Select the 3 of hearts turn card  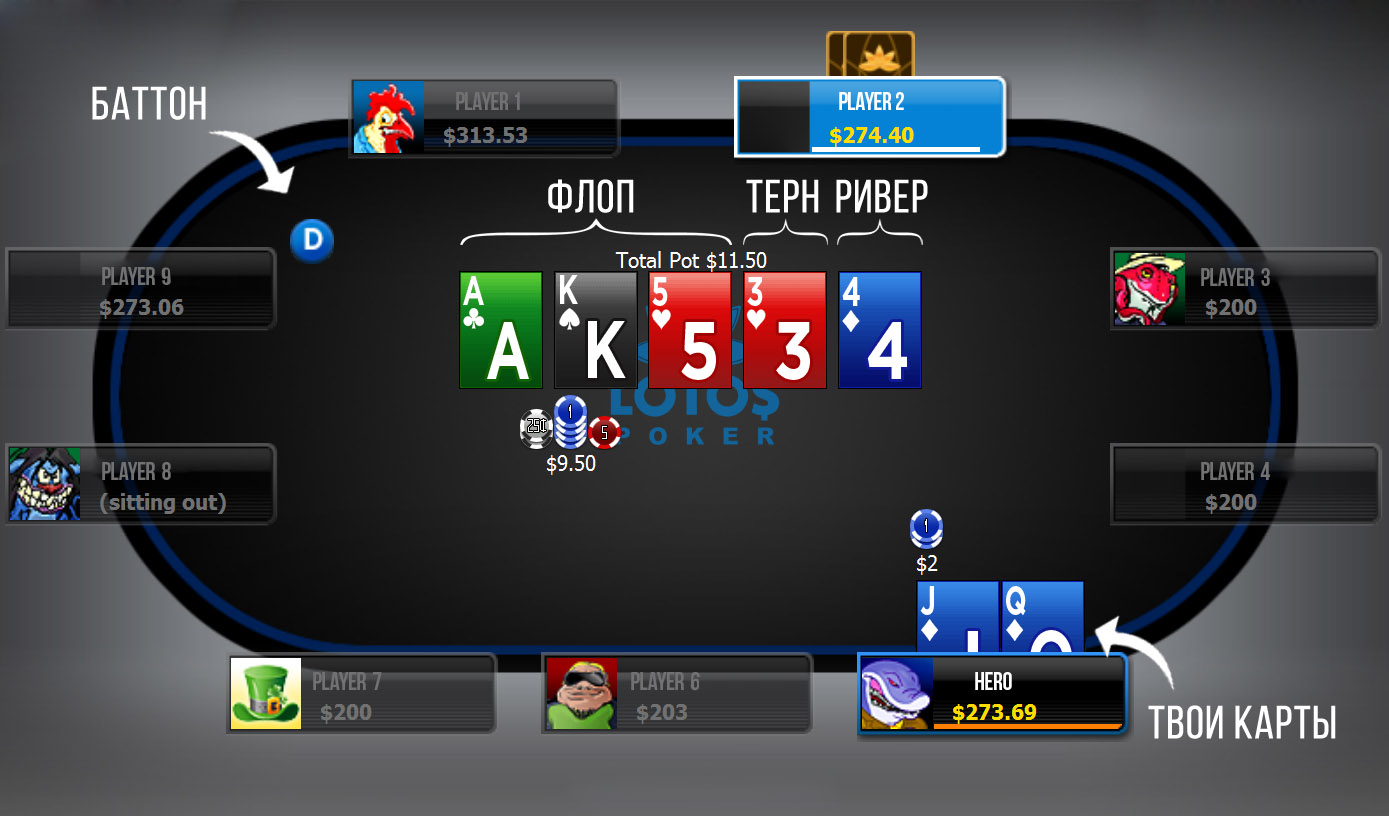pos(785,330)
